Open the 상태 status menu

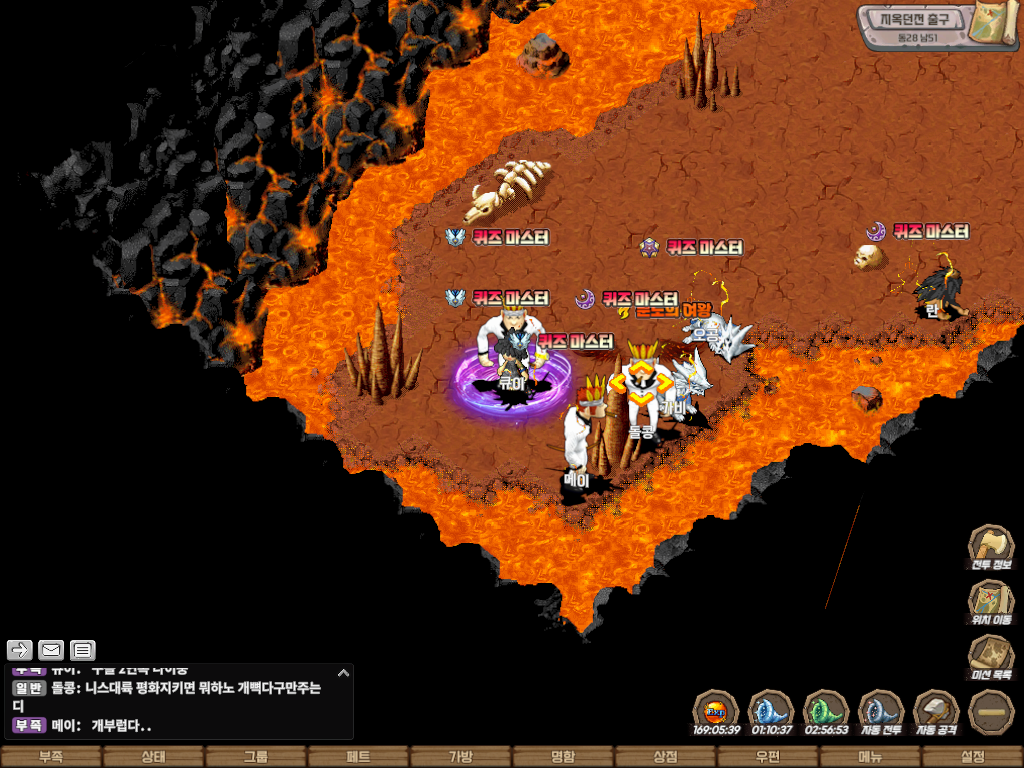coord(153,757)
